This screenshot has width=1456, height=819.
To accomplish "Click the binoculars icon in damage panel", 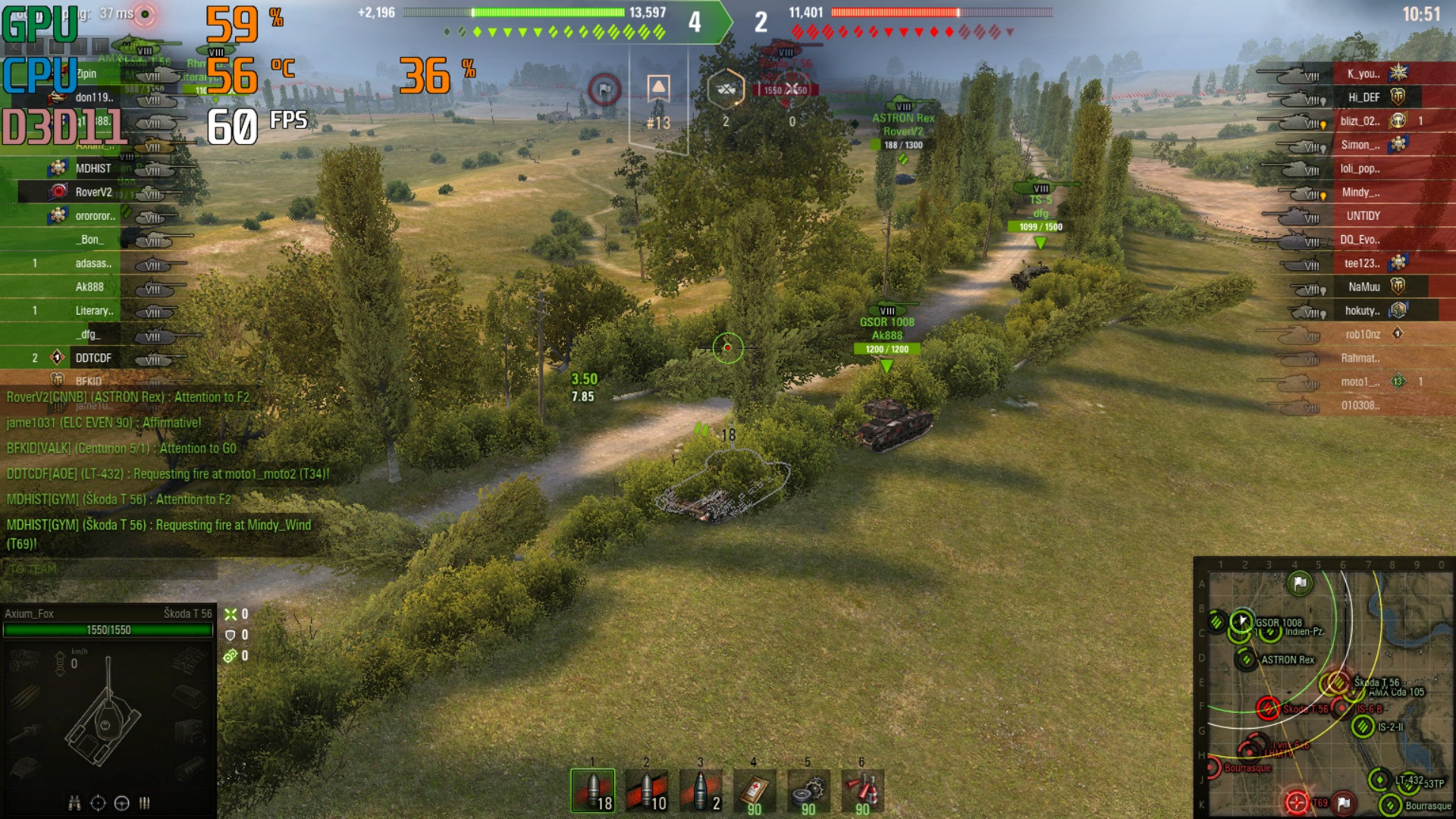I will pyautogui.click(x=74, y=803).
